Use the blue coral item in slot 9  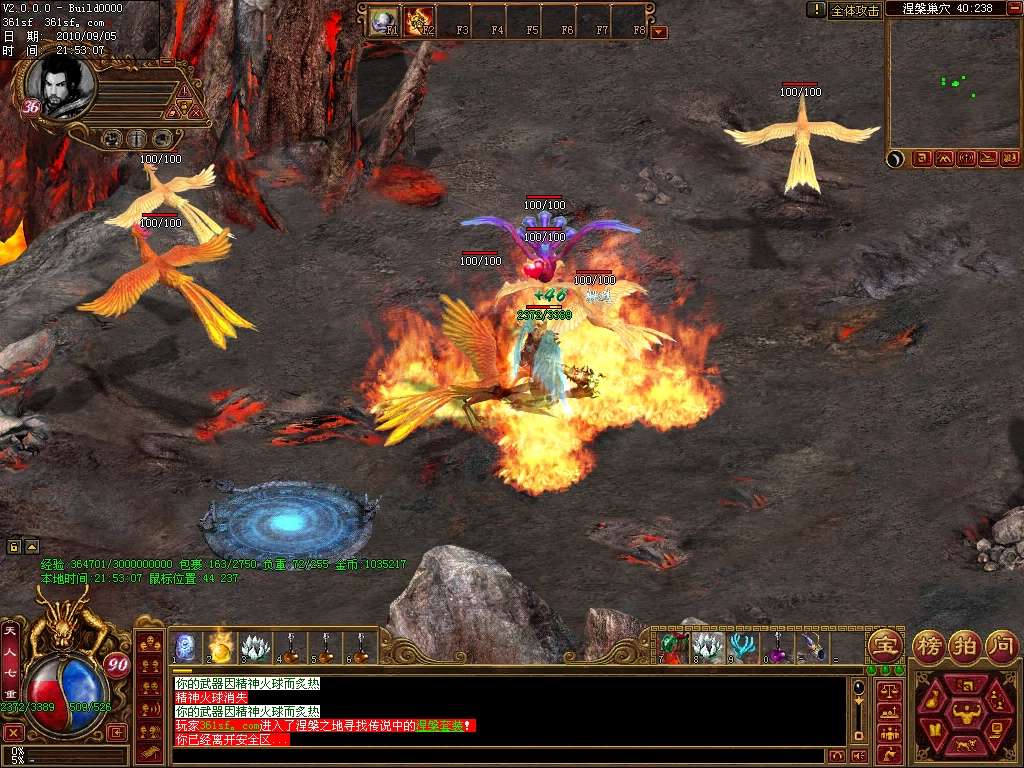pos(741,648)
